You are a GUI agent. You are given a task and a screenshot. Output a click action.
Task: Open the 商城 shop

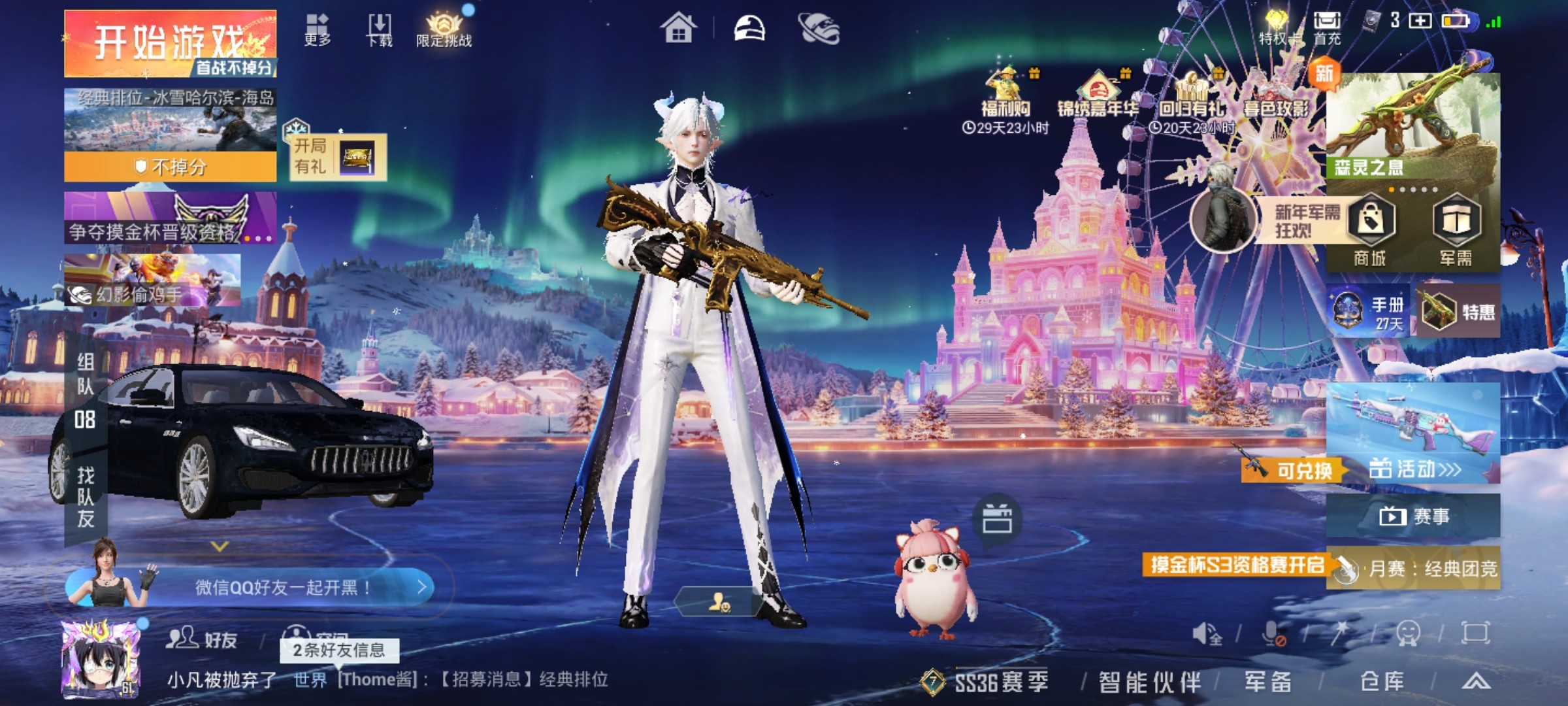point(1370,230)
